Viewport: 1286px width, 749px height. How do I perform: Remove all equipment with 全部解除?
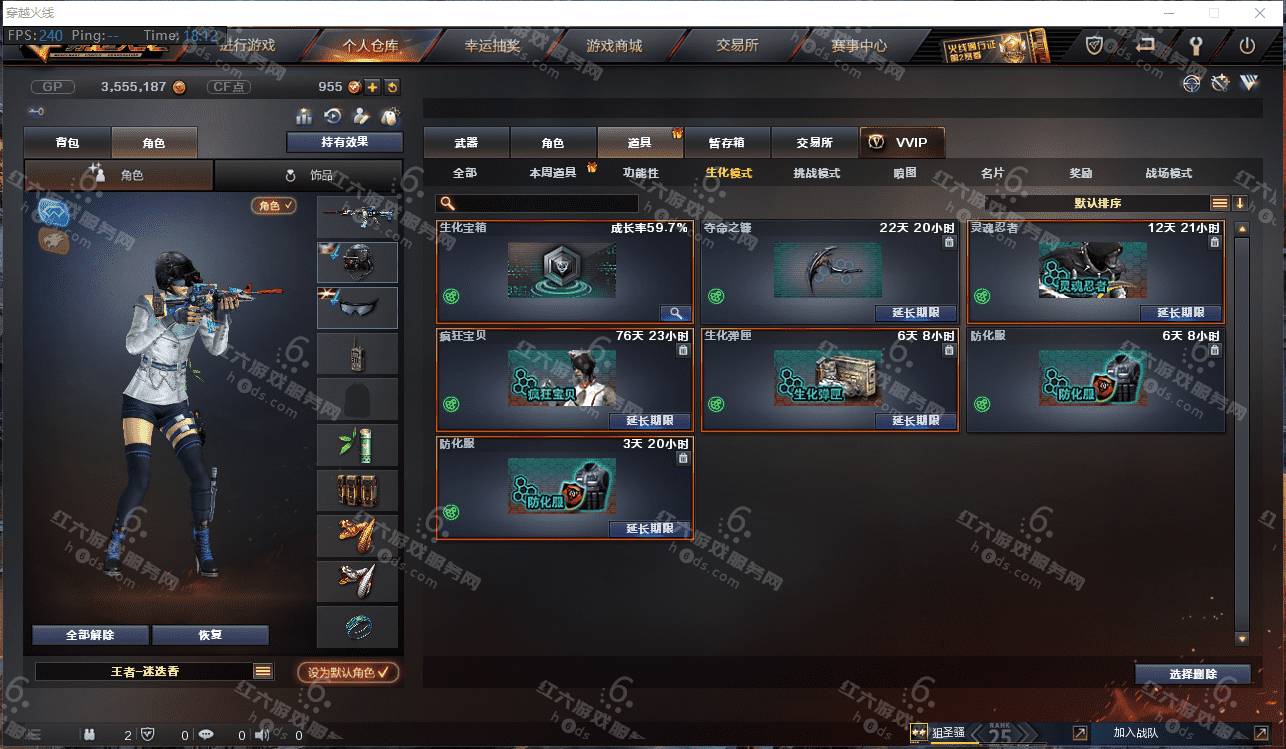(90, 635)
